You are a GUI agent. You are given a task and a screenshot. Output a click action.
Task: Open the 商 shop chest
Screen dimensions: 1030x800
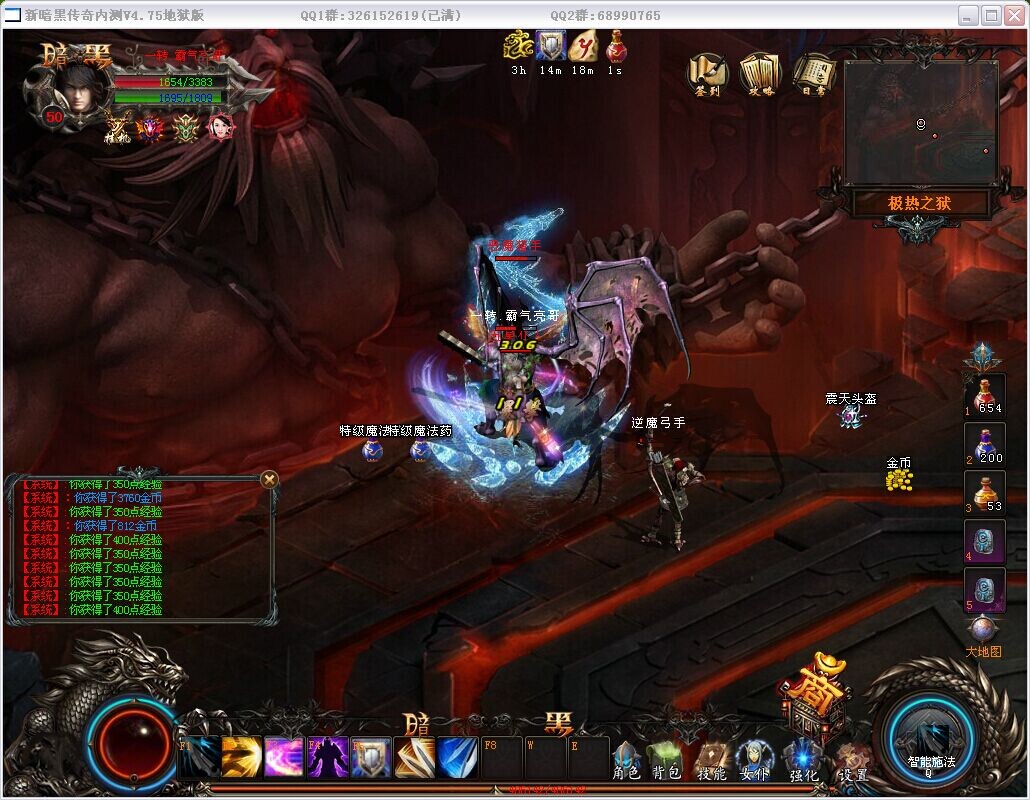click(813, 700)
